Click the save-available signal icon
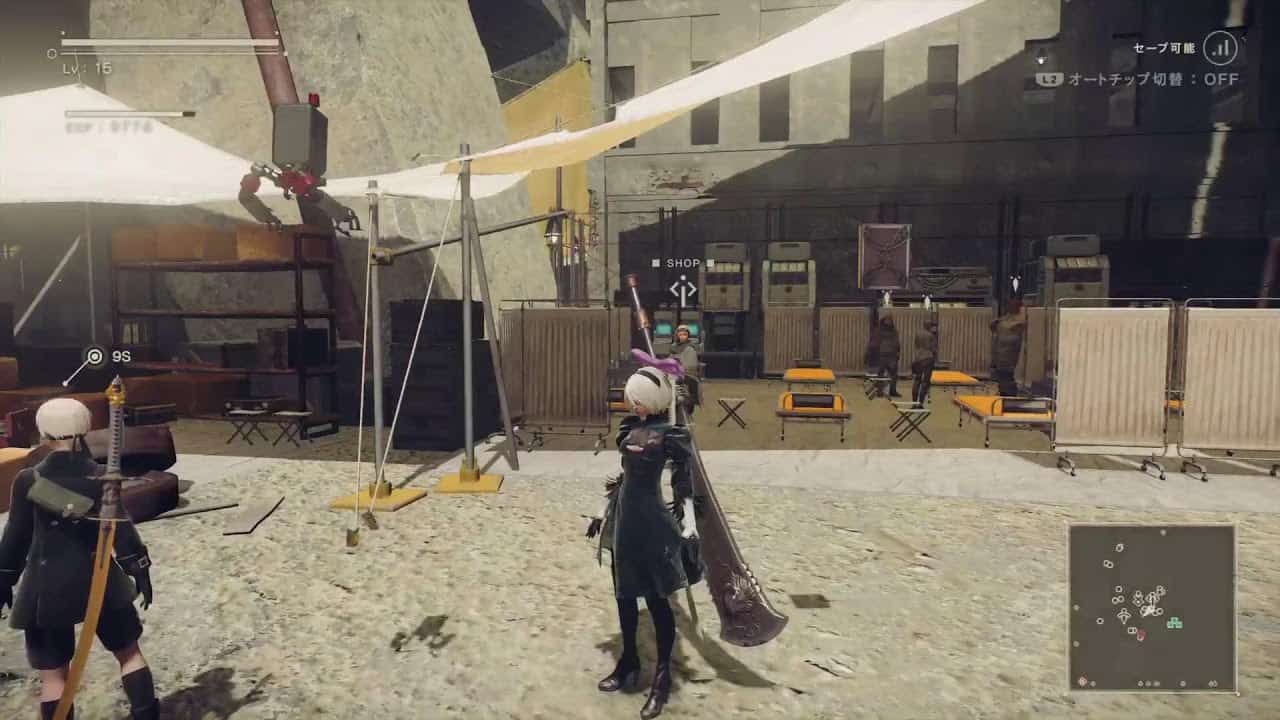The width and height of the screenshot is (1280, 720). pyautogui.click(x=1220, y=47)
